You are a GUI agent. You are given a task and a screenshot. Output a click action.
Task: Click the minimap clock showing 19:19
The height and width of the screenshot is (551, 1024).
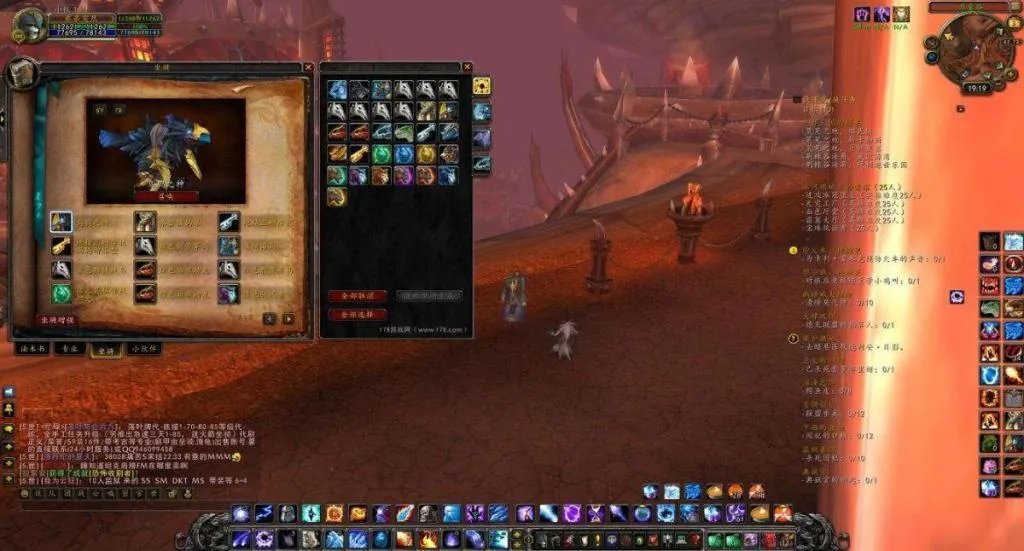pos(977,88)
